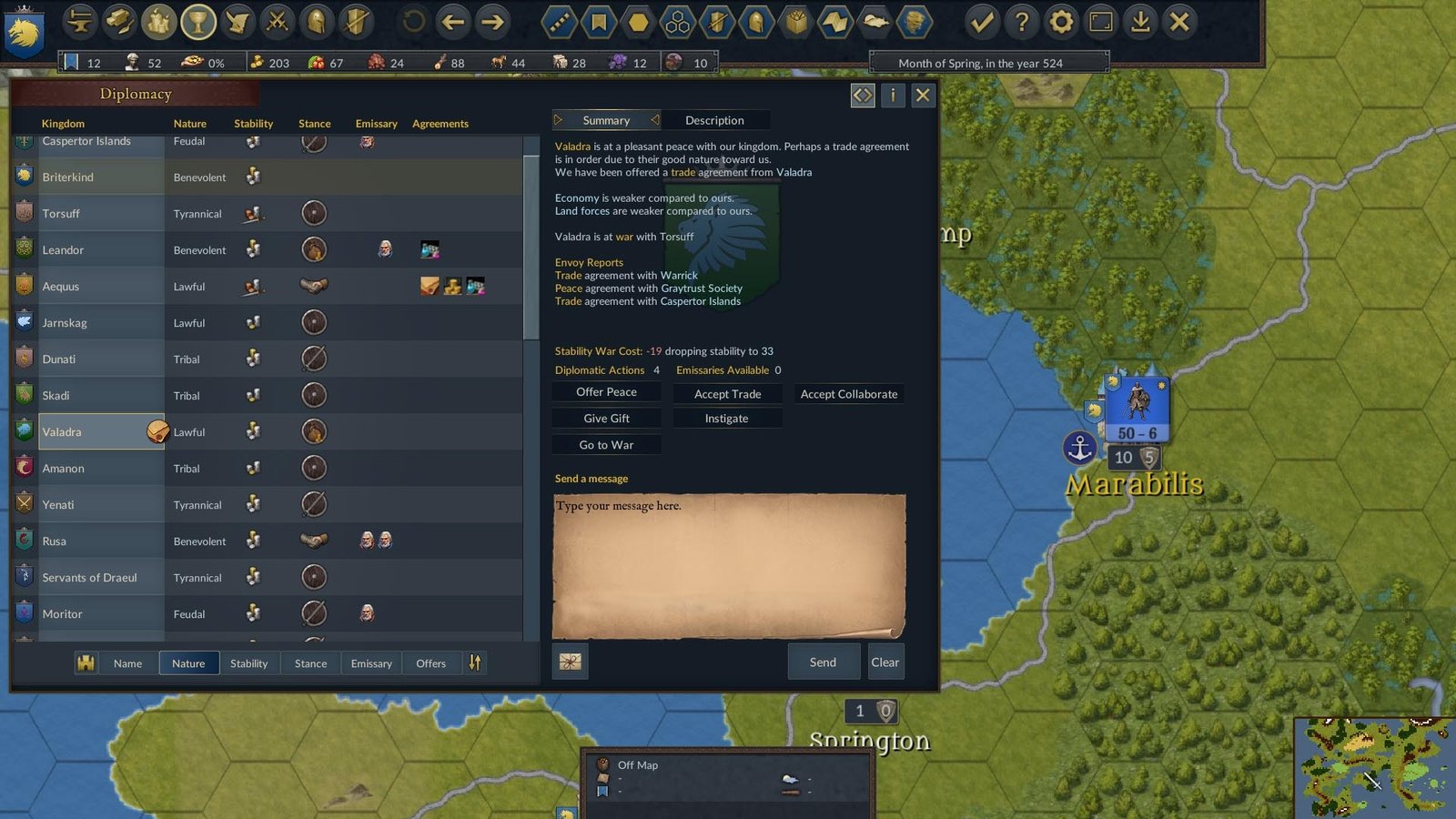Clear the message text

(x=885, y=662)
